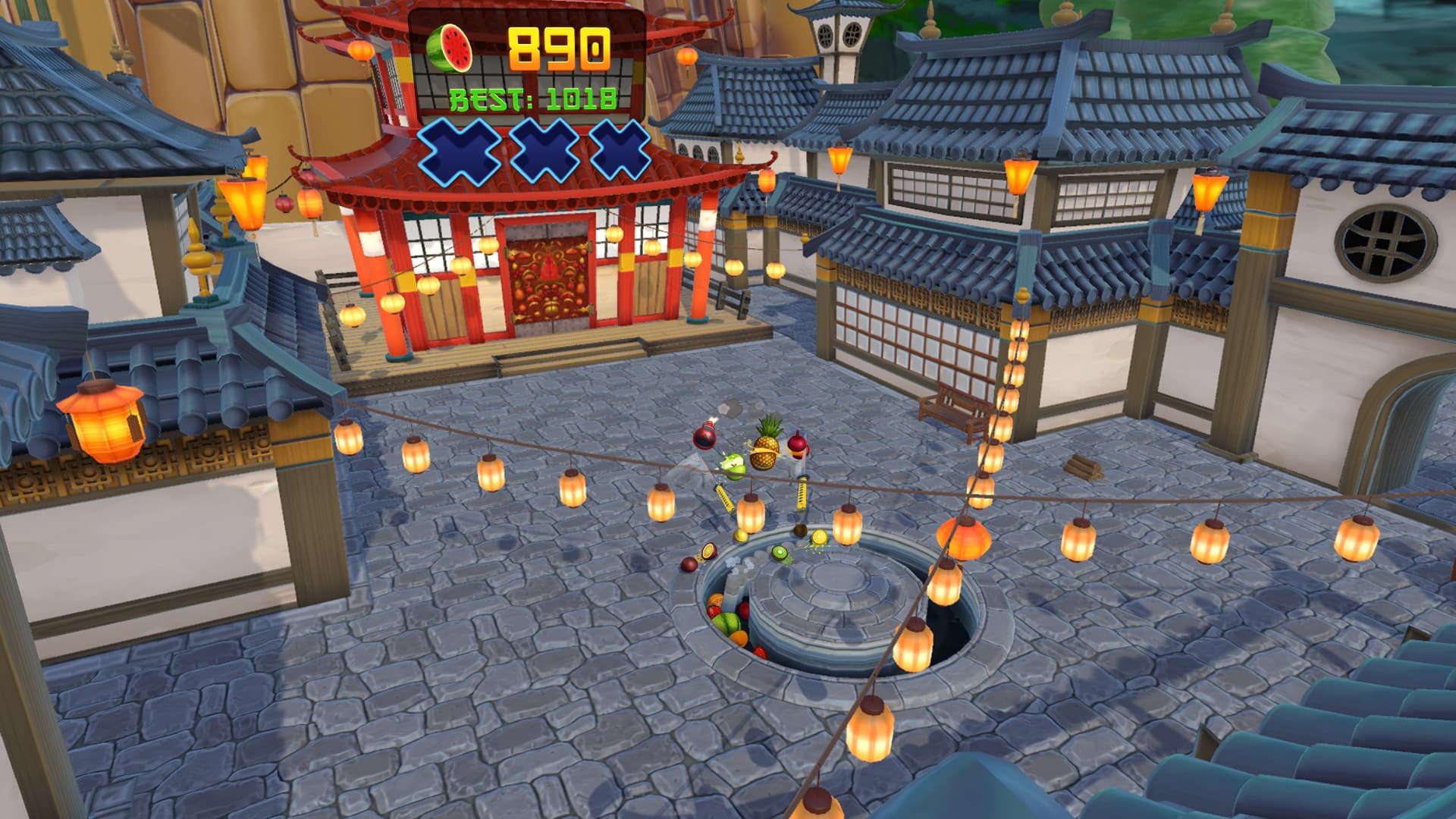
Task: Select the falling pineapple
Action: [x=766, y=451]
